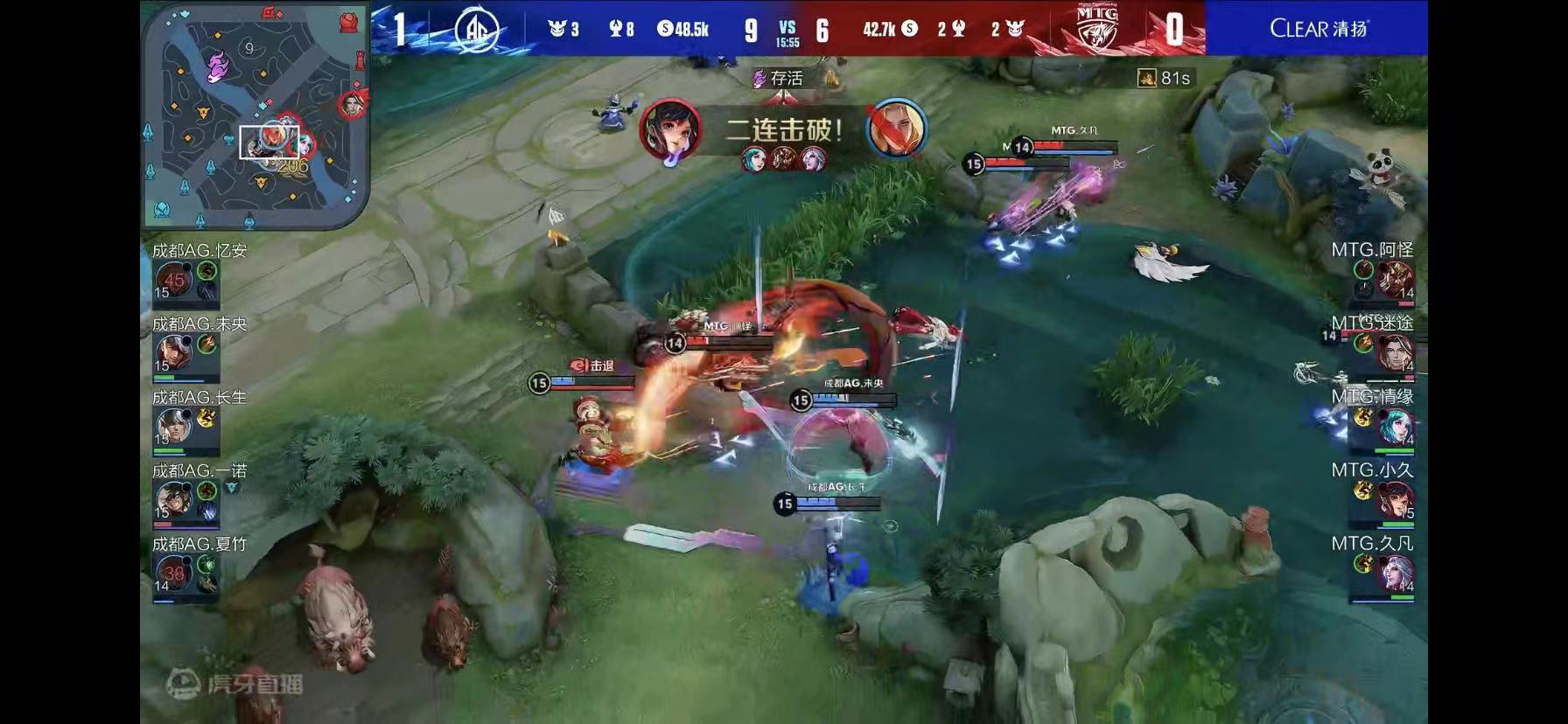Screen dimensions: 1568x724
Task: Select MTG.阿怪 player portrait
Action: point(1394,280)
